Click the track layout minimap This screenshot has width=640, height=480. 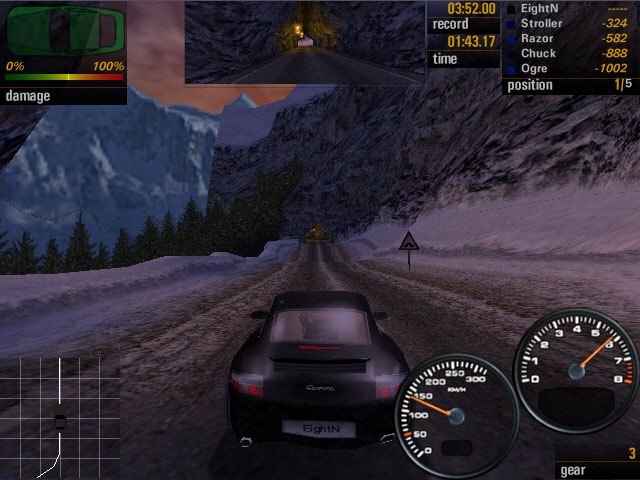point(59,417)
